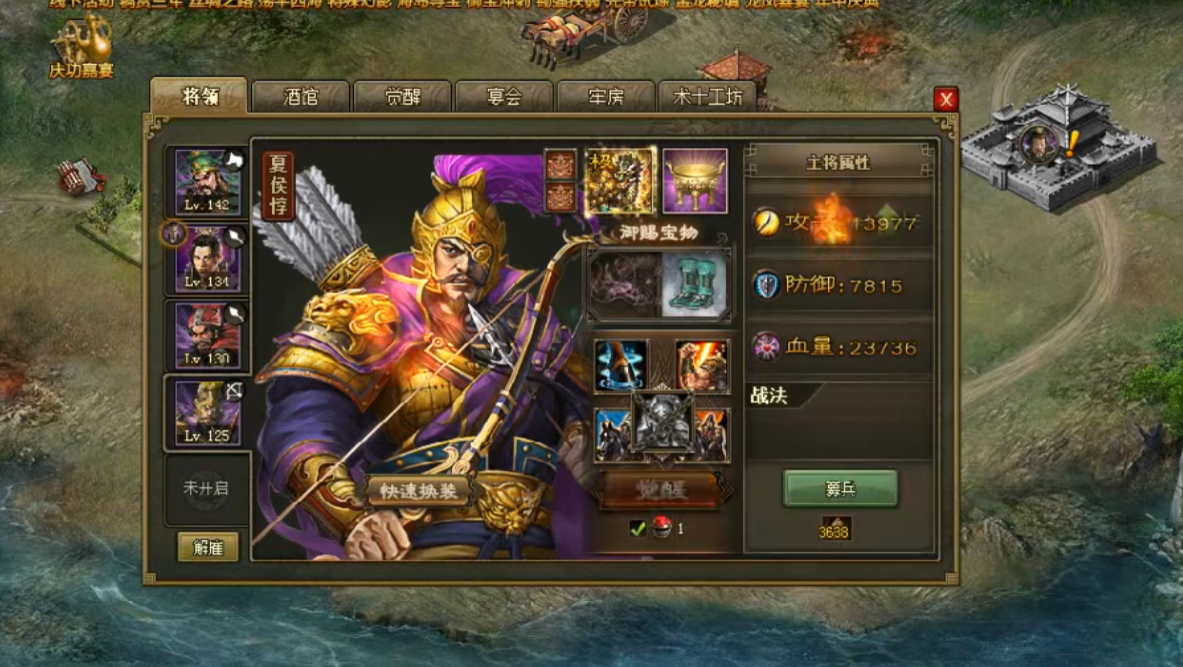Open the 庆功嘉宴 celebration feast icon

[82, 48]
